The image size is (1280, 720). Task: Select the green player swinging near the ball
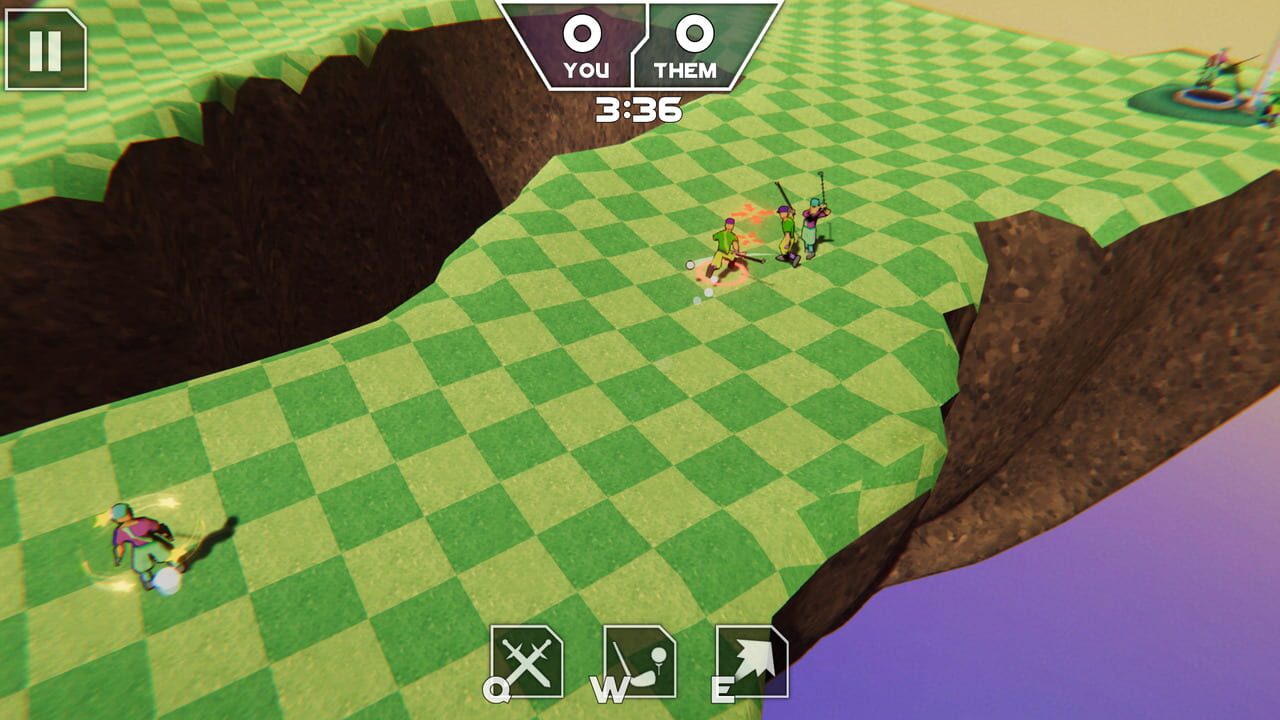pyautogui.click(x=725, y=240)
